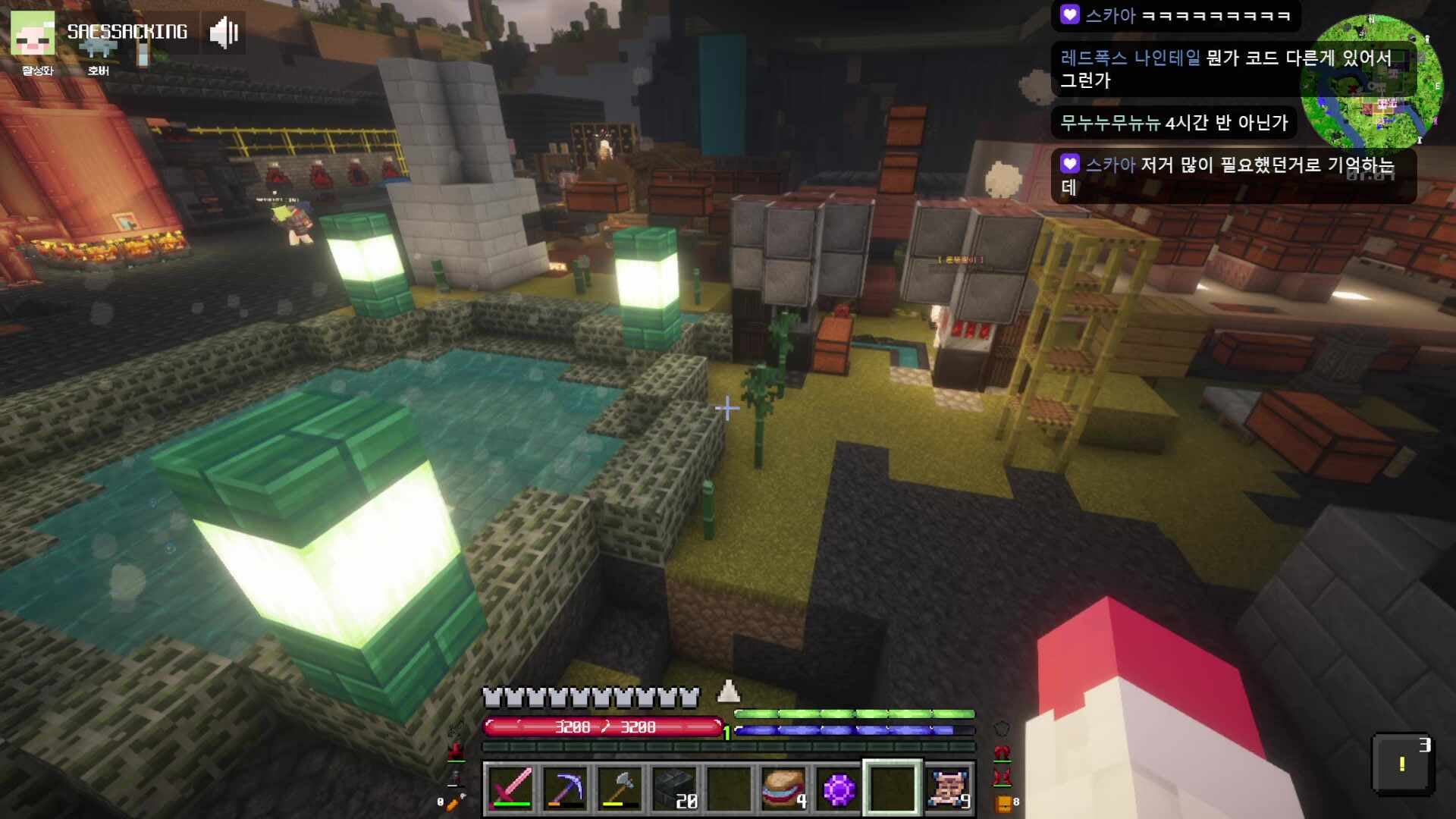Open the exclamation mark notification box
Image resolution: width=1456 pixels, height=819 pixels.
click(x=1402, y=764)
